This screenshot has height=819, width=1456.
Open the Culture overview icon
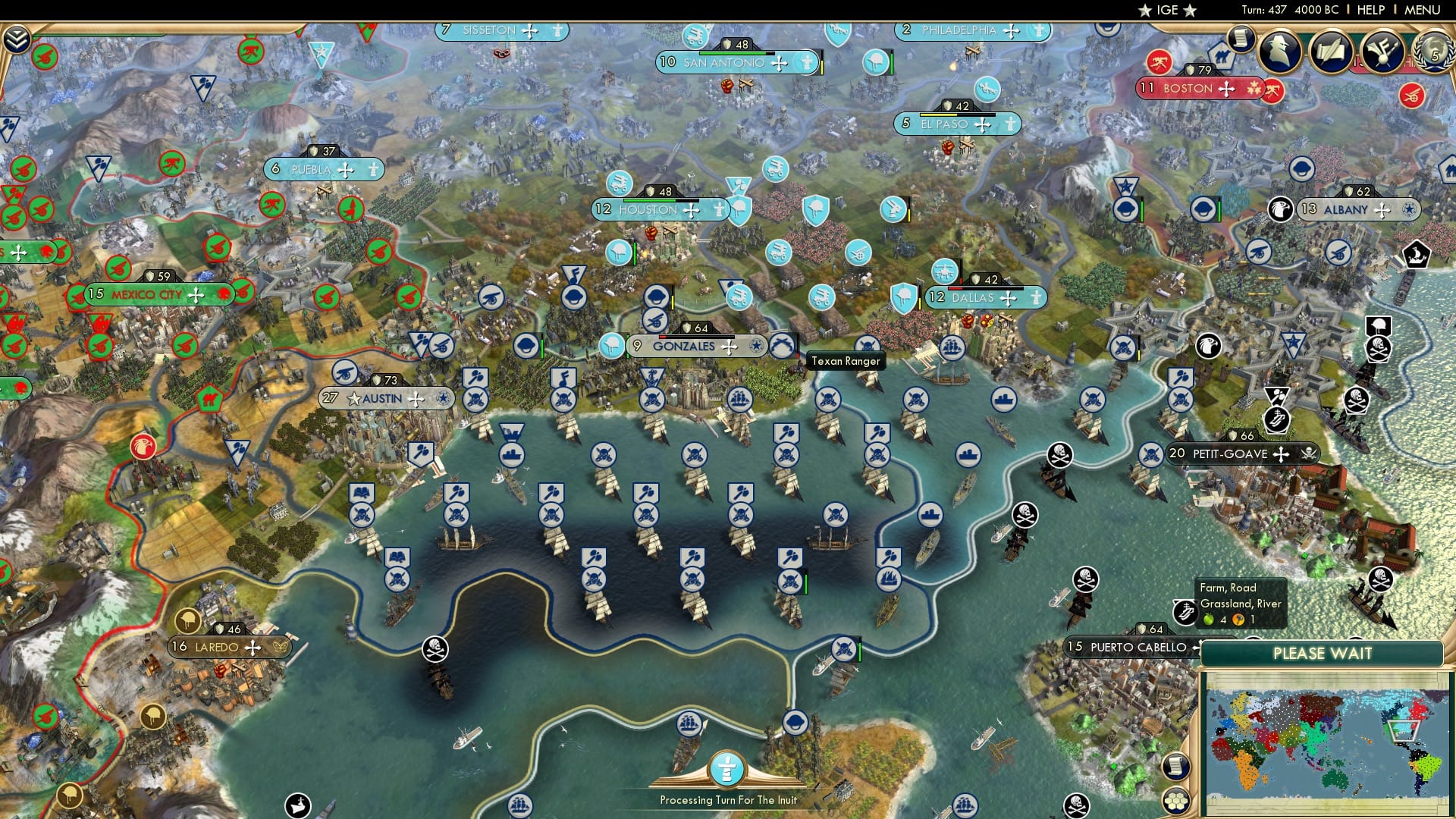pos(1382,52)
